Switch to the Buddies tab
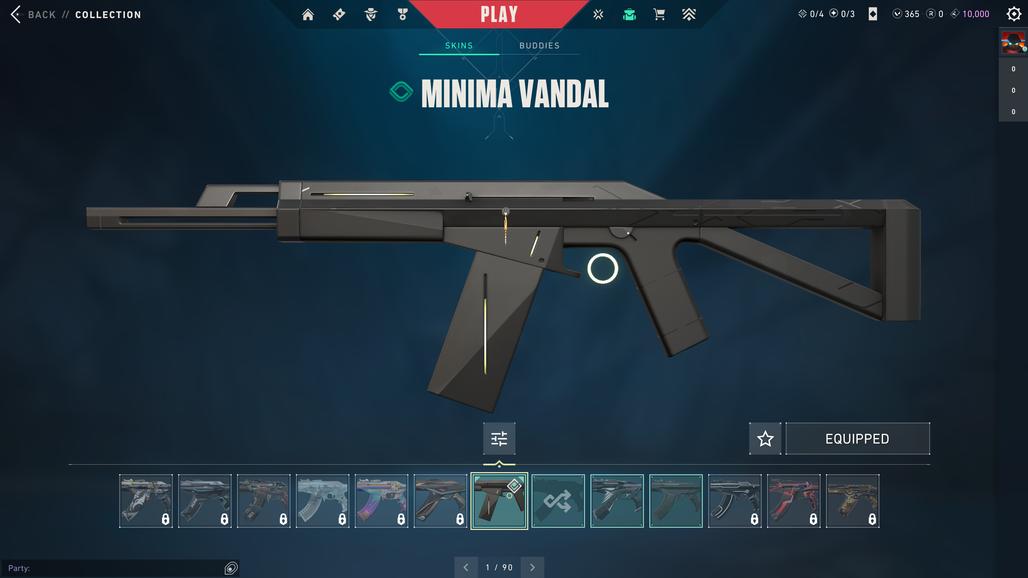The height and width of the screenshot is (578, 1028). click(x=539, y=46)
